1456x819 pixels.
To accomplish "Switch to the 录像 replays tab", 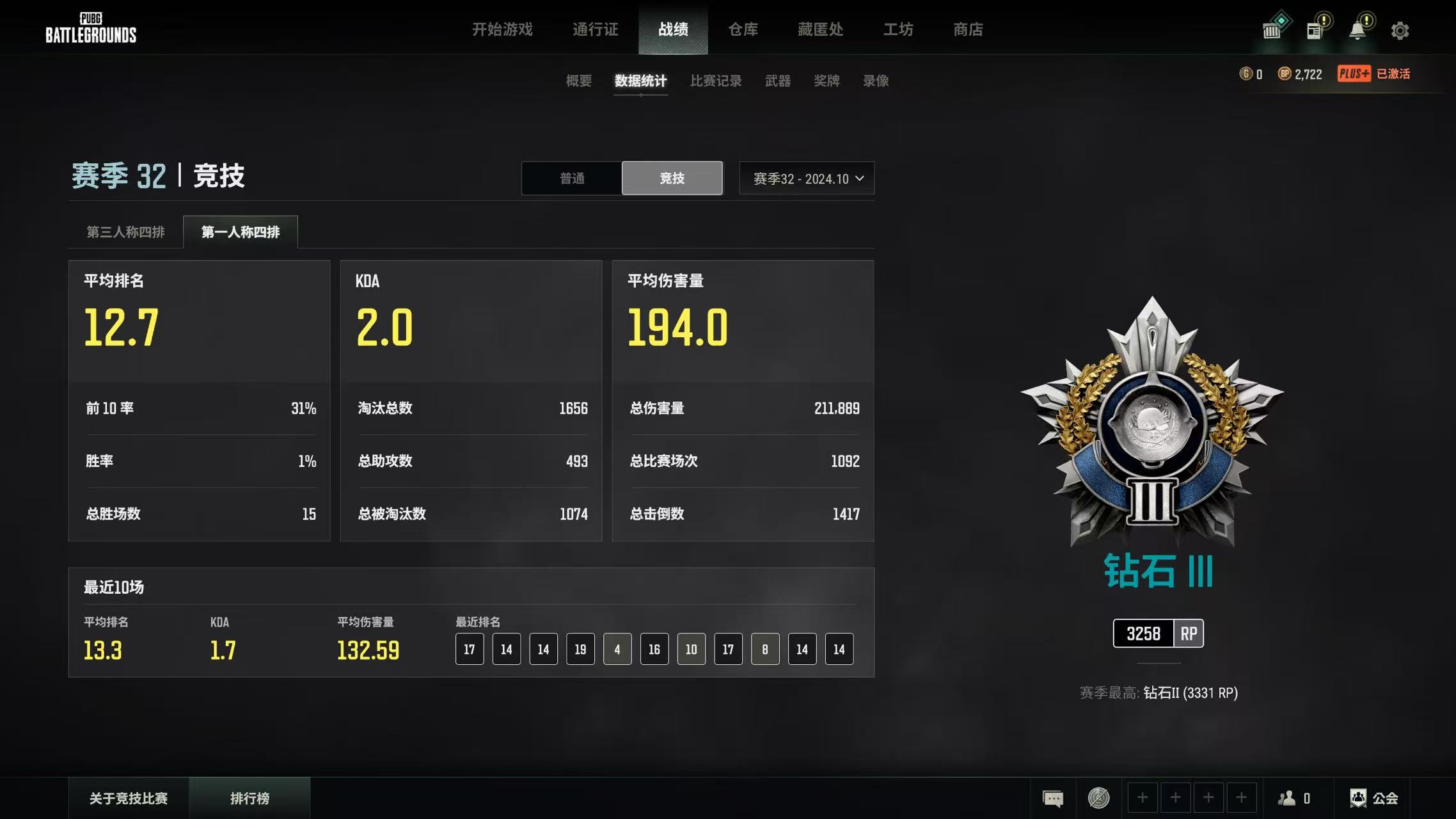I will pyautogui.click(x=876, y=81).
